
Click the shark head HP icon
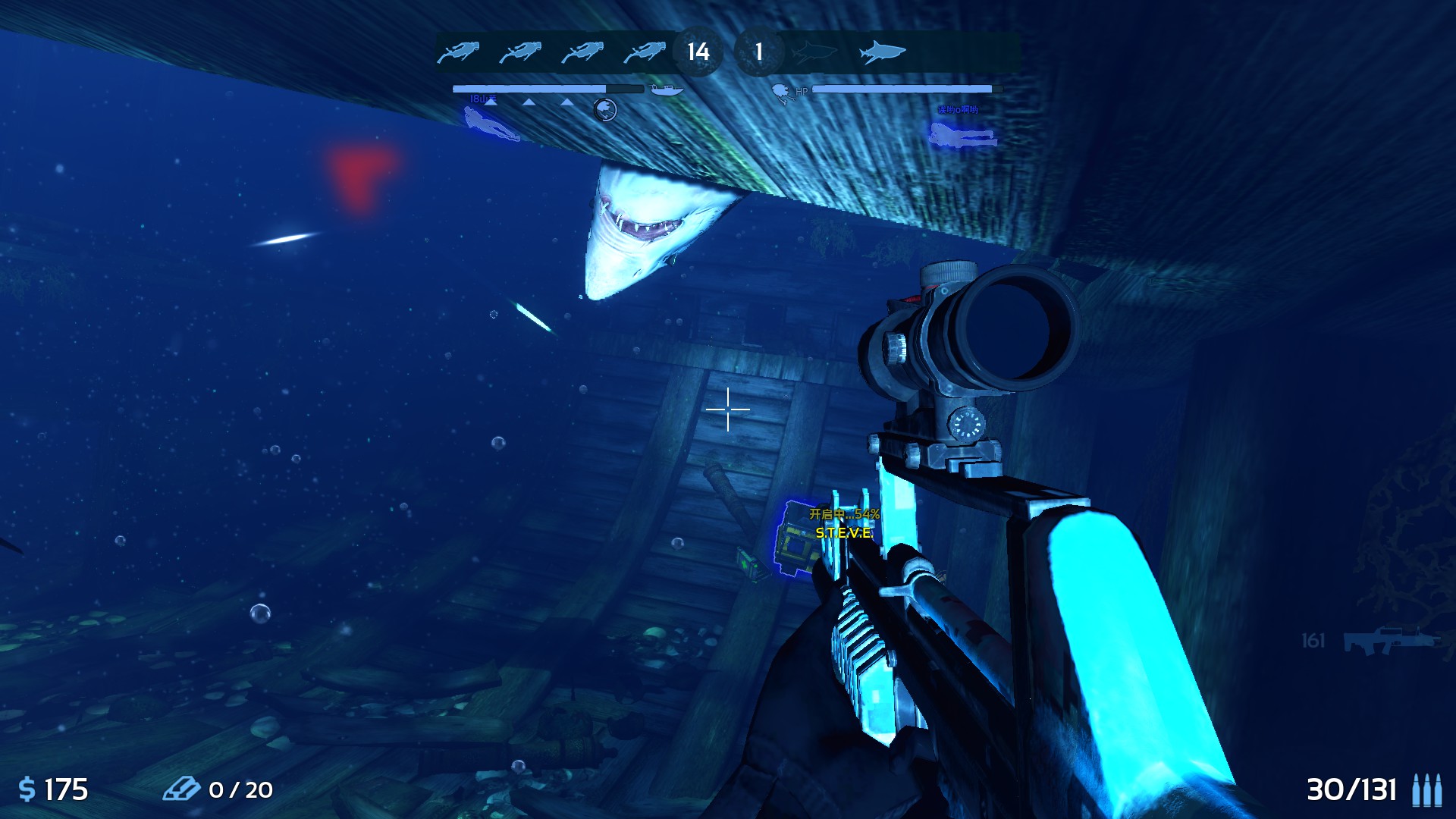[781, 93]
